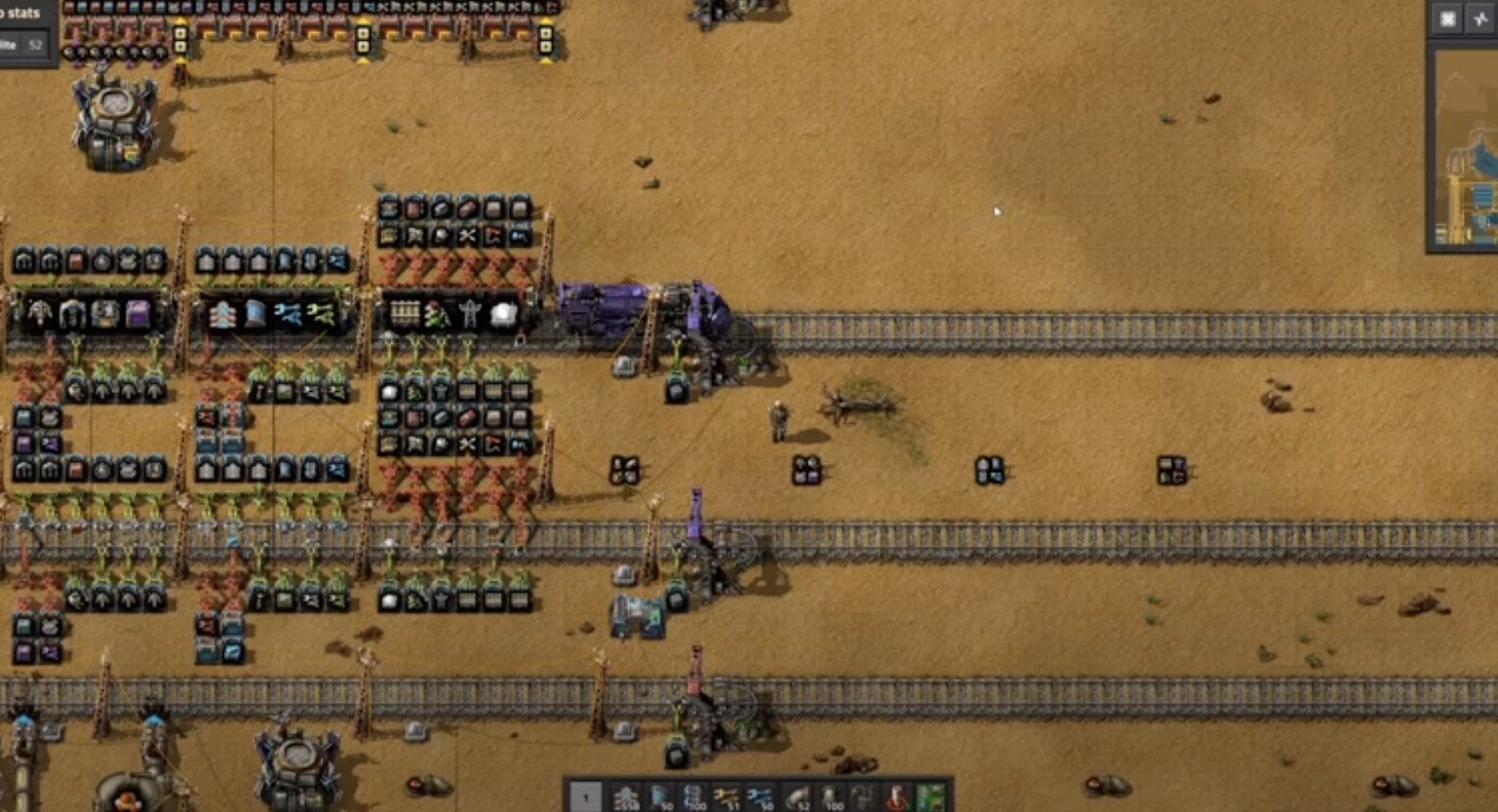Click the crossed-arrows icon above the minimap
This screenshot has height=812, width=1498.
1481,19
